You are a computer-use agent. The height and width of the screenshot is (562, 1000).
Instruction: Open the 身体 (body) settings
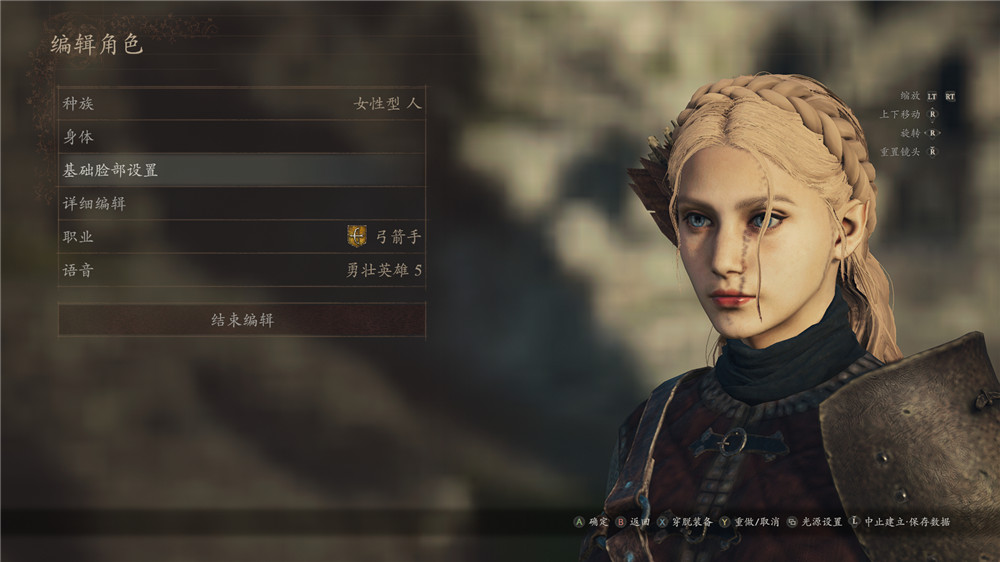coord(241,137)
